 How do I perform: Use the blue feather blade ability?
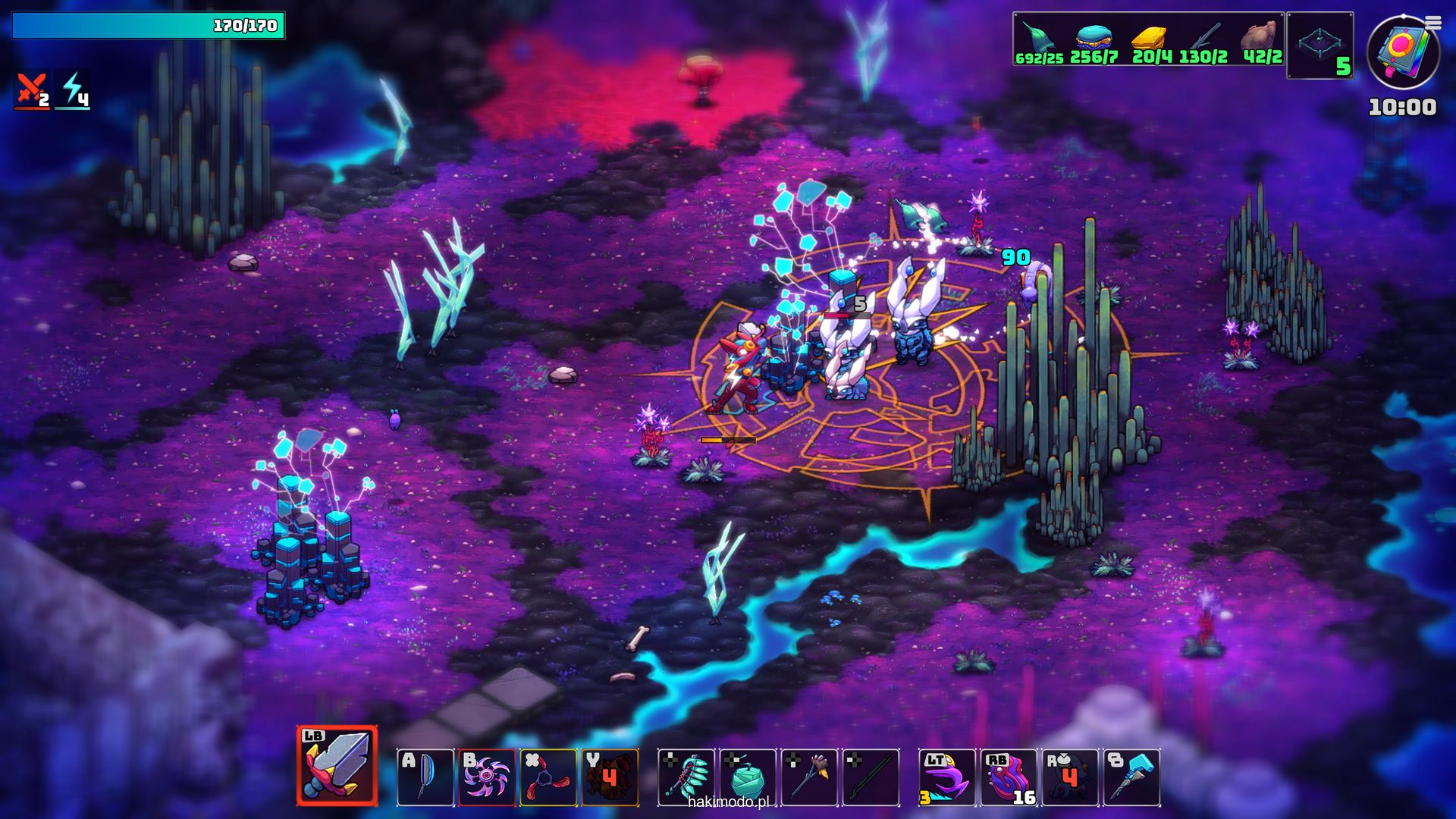425,777
